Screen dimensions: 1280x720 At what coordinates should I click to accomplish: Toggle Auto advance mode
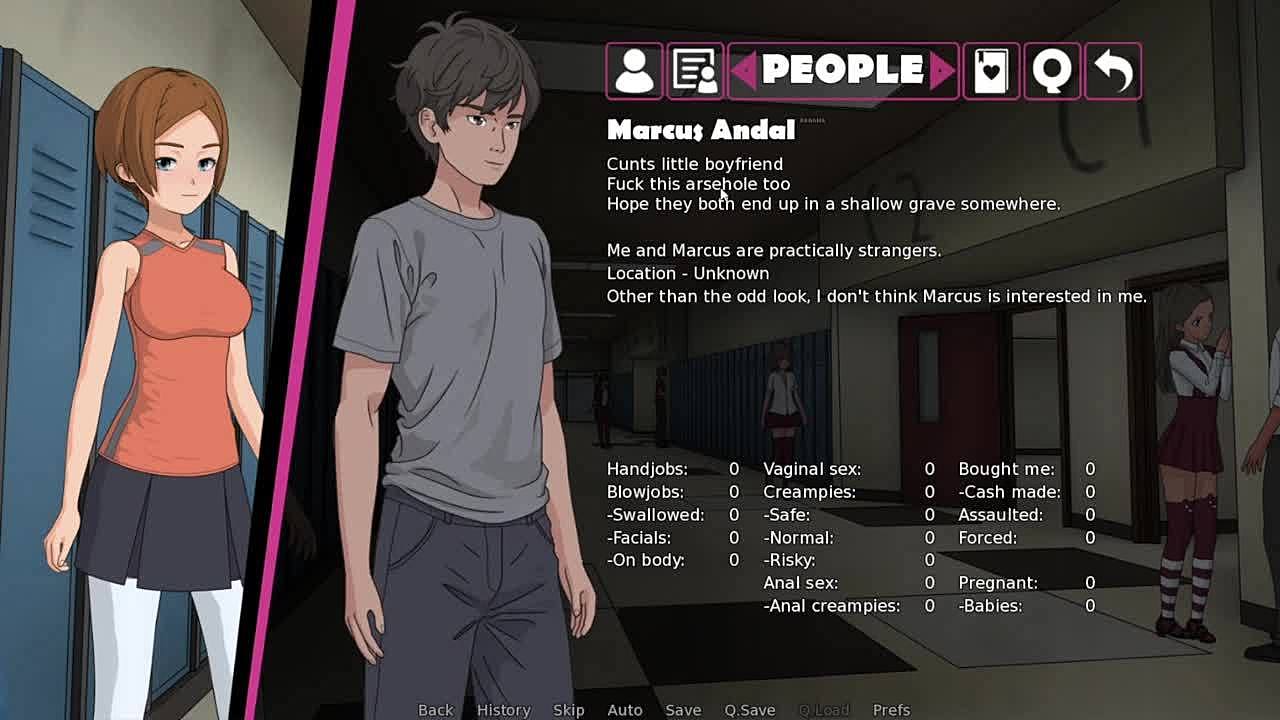624,710
